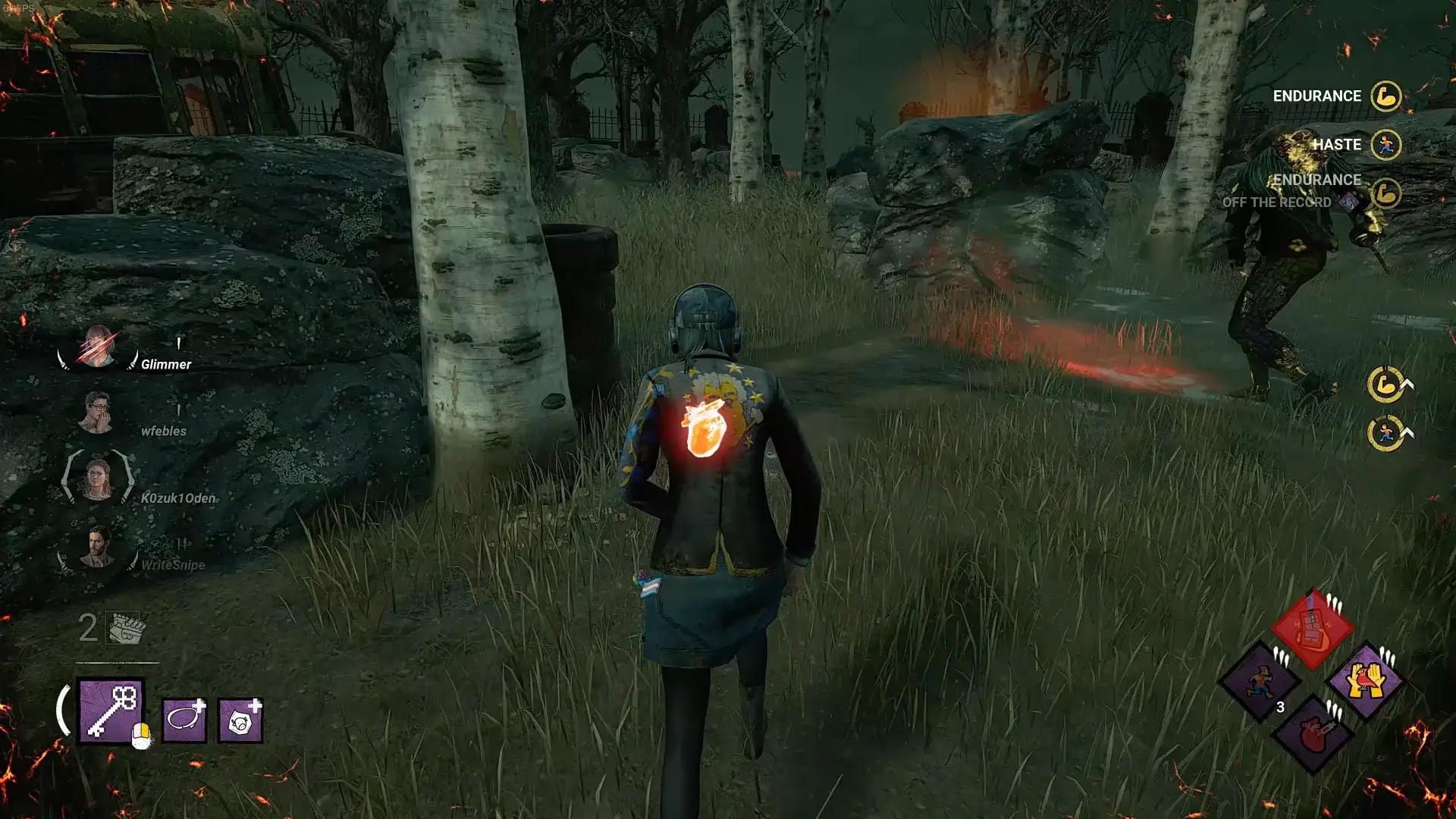Click the Haste status icon beside its label
Image resolution: width=1456 pixels, height=819 pixels.
pyautogui.click(x=1385, y=145)
